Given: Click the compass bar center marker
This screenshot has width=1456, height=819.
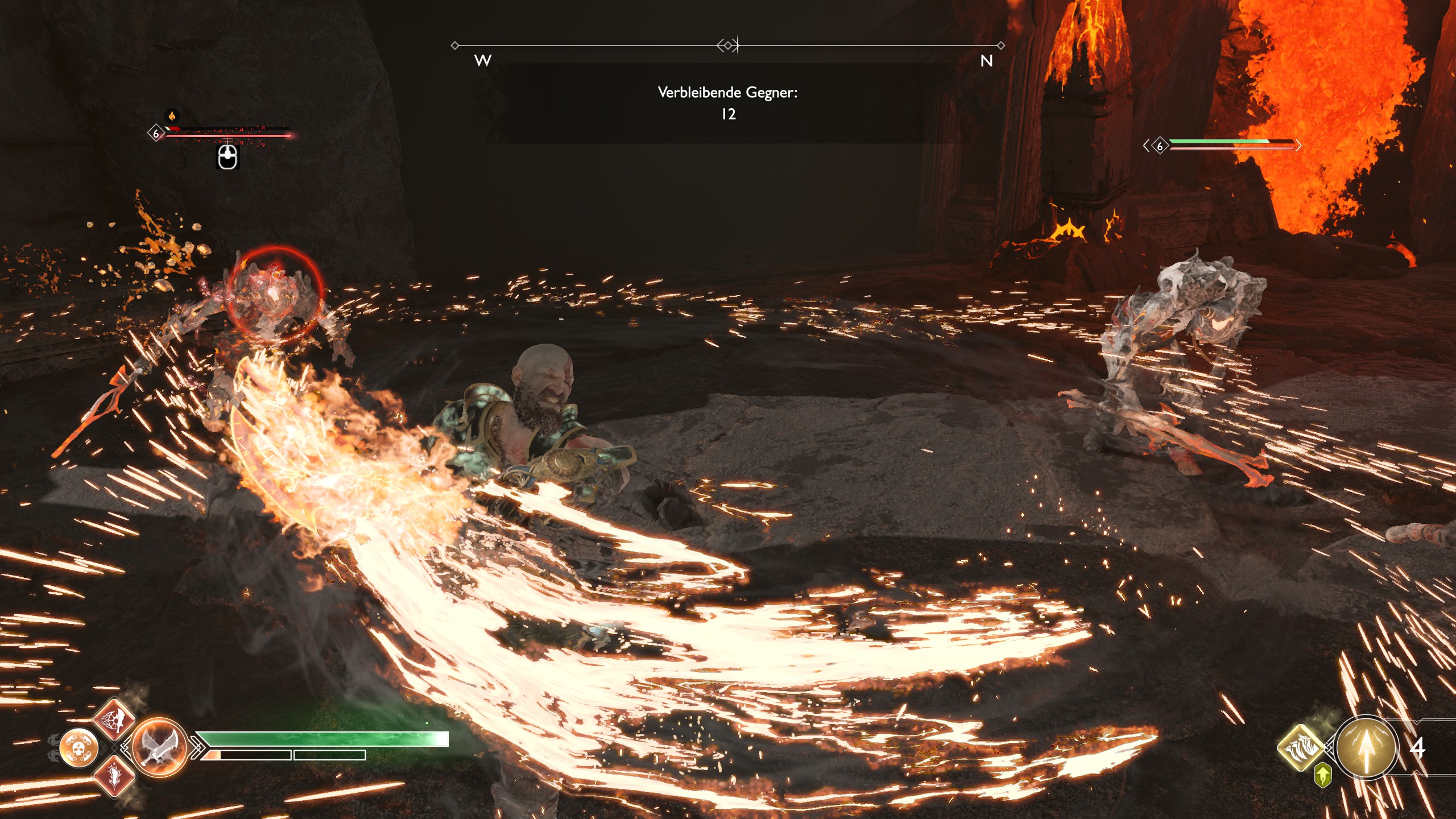Looking at the screenshot, I should [728, 45].
